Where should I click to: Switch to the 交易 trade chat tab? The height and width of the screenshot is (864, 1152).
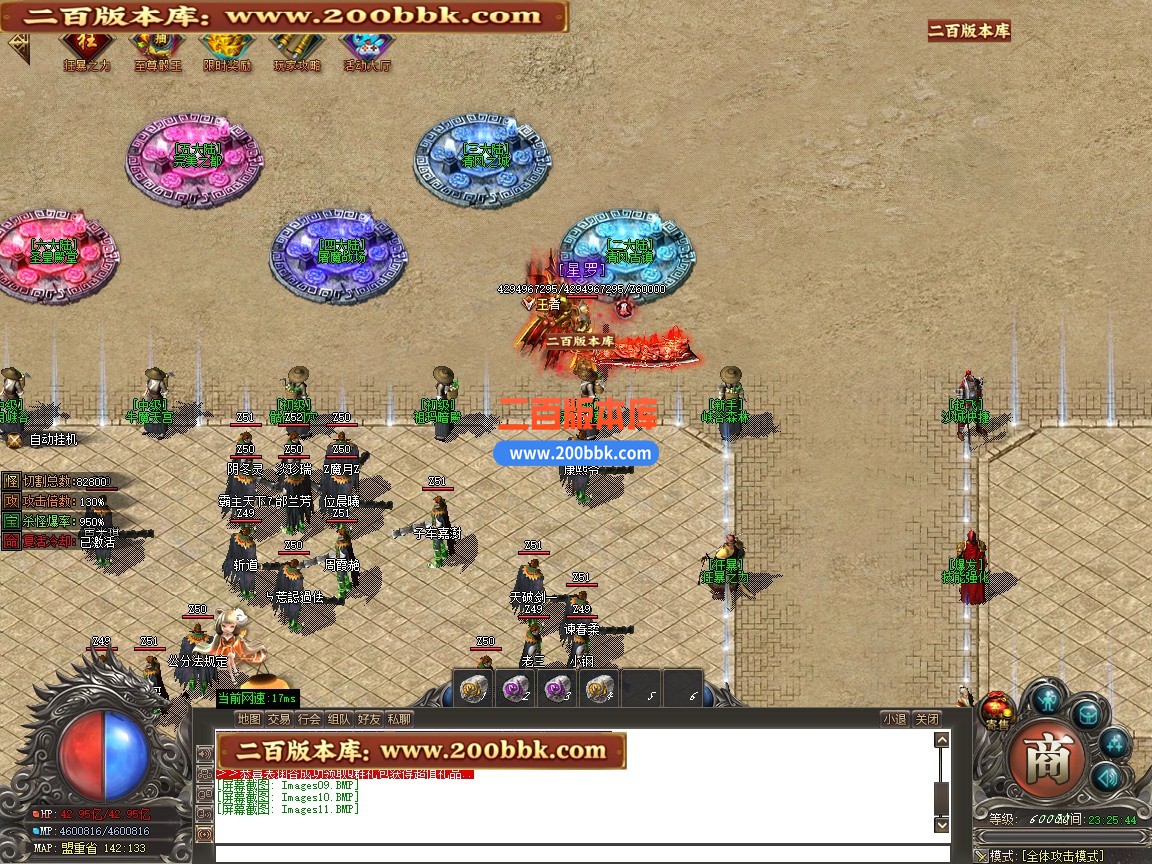click(279, 719)
